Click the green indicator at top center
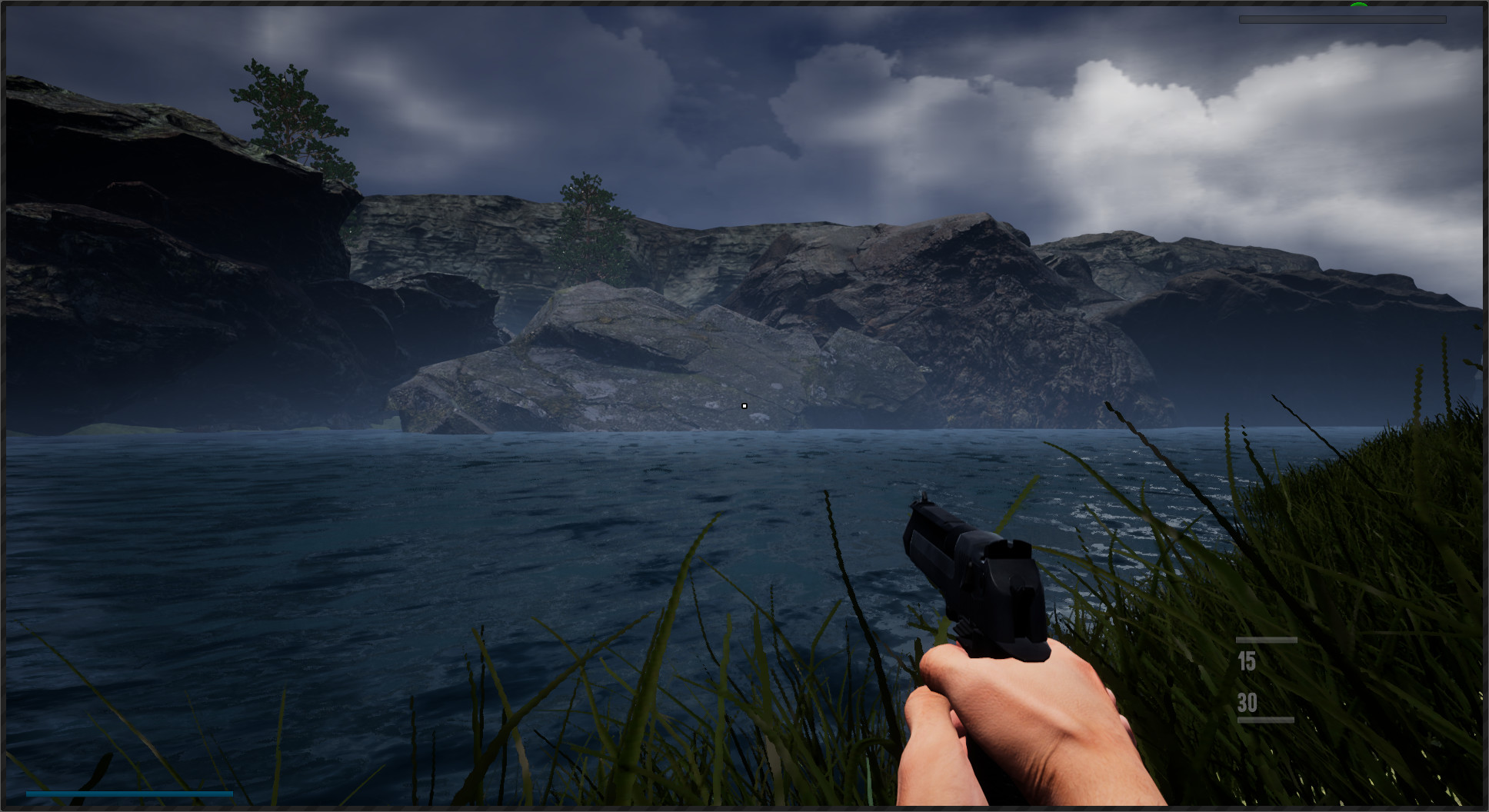Screen dimensions: 1489x812 pyautogui.click(x=1358, y=5)
